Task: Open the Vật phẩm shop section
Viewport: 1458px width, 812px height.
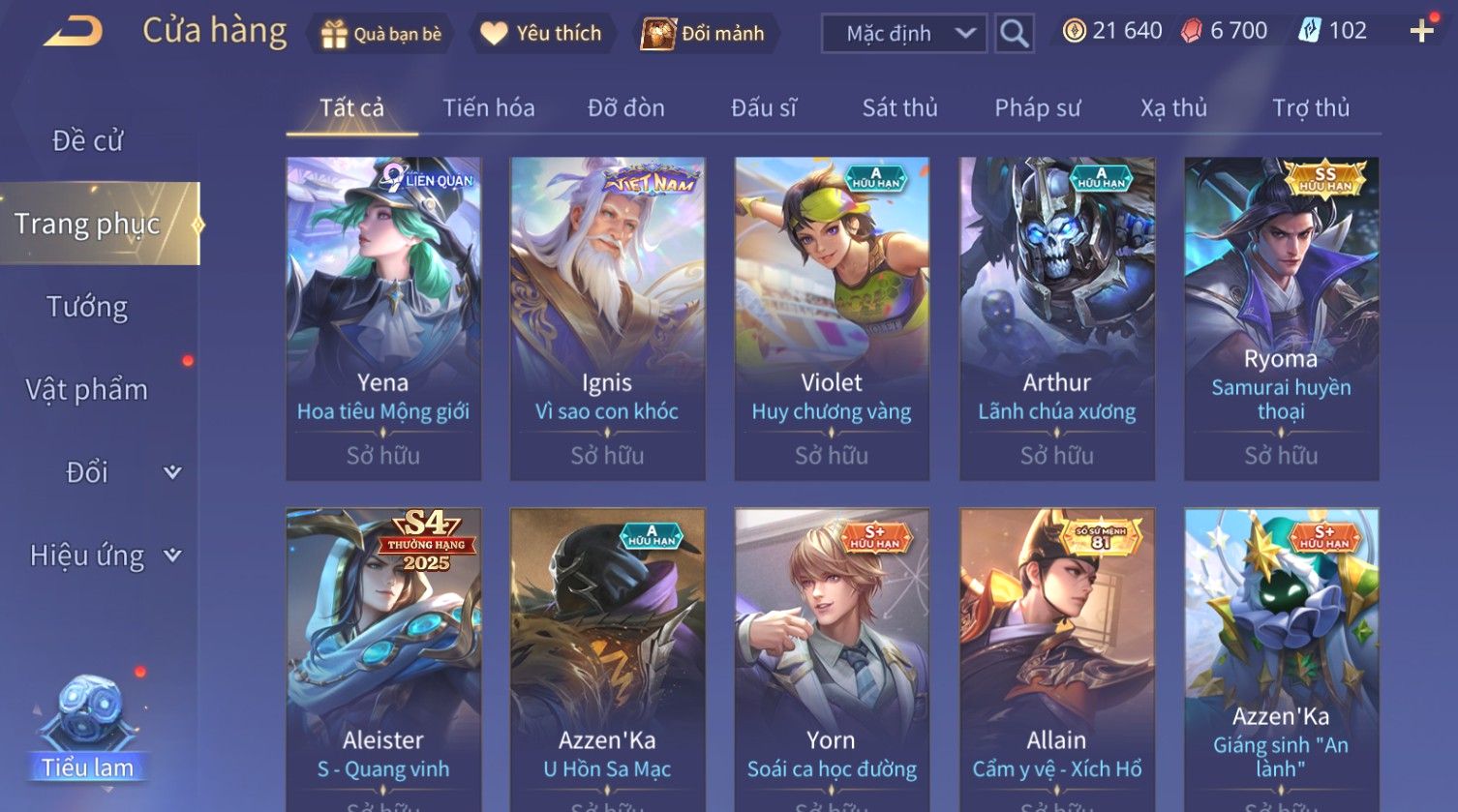Action: tap(87, 390)
